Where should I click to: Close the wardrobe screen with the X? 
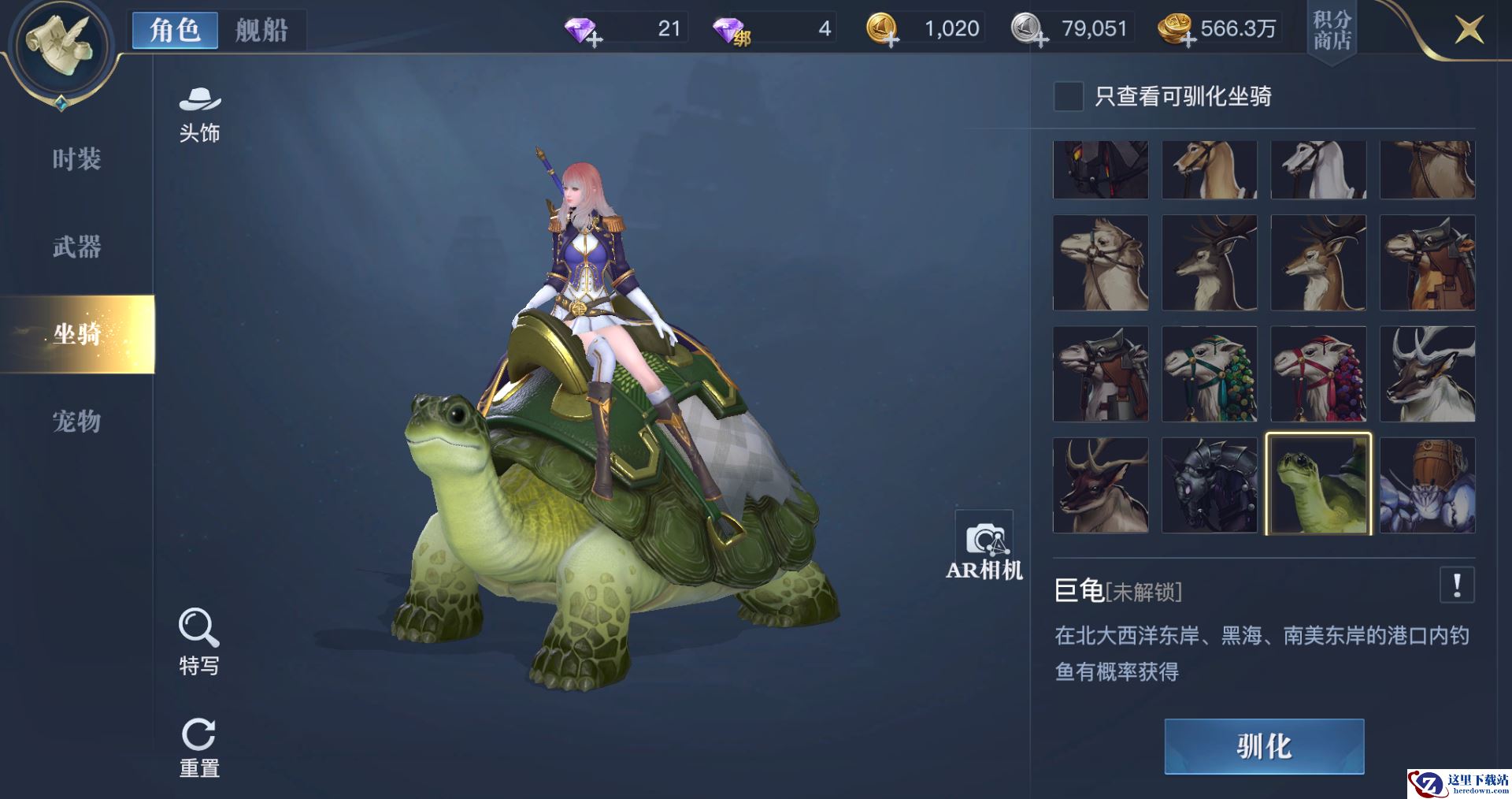click(x=1469, y=31)
